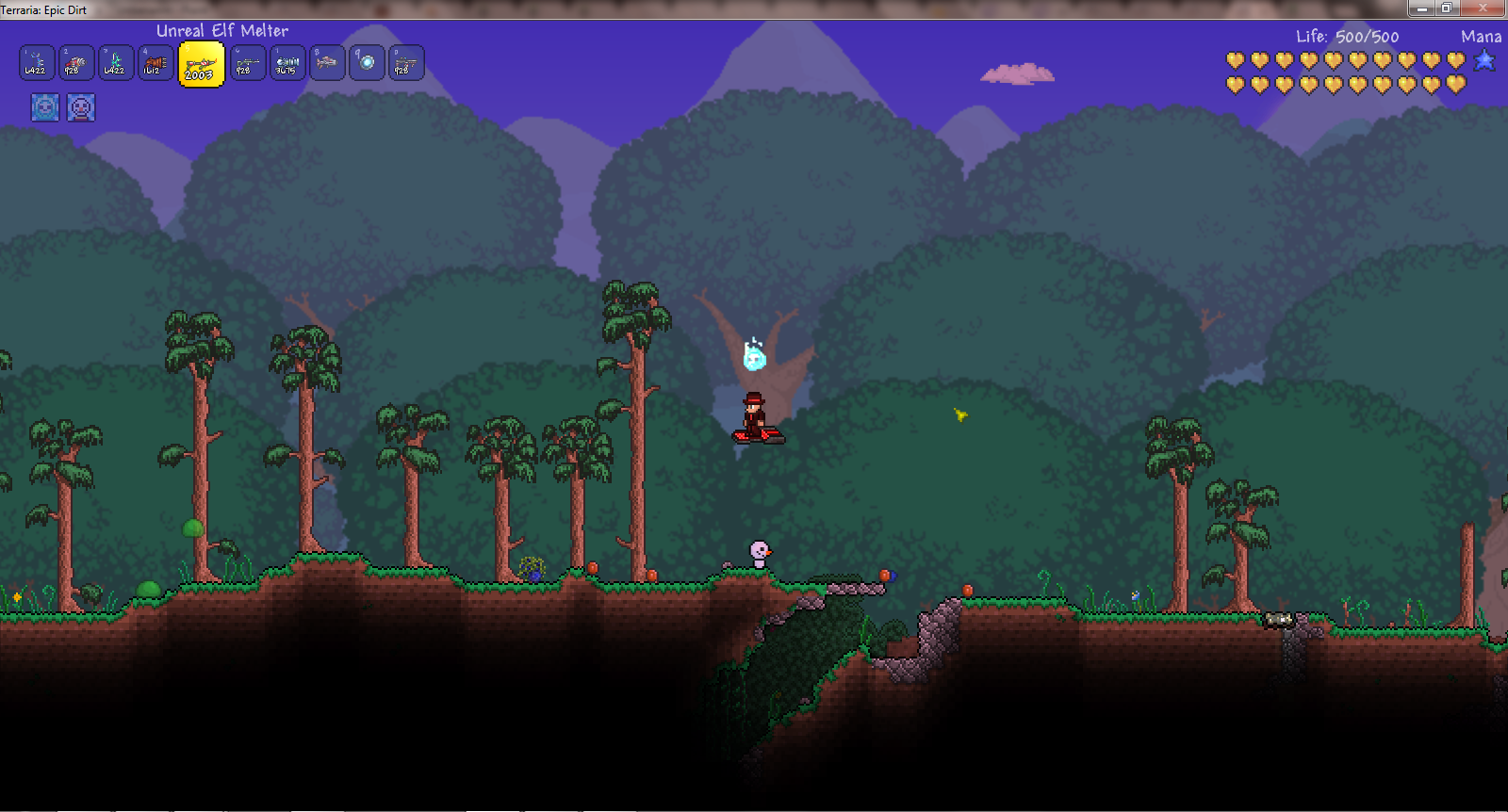Close the Terraria game window
This screenshot has width=1508, height=812.
1483,8
